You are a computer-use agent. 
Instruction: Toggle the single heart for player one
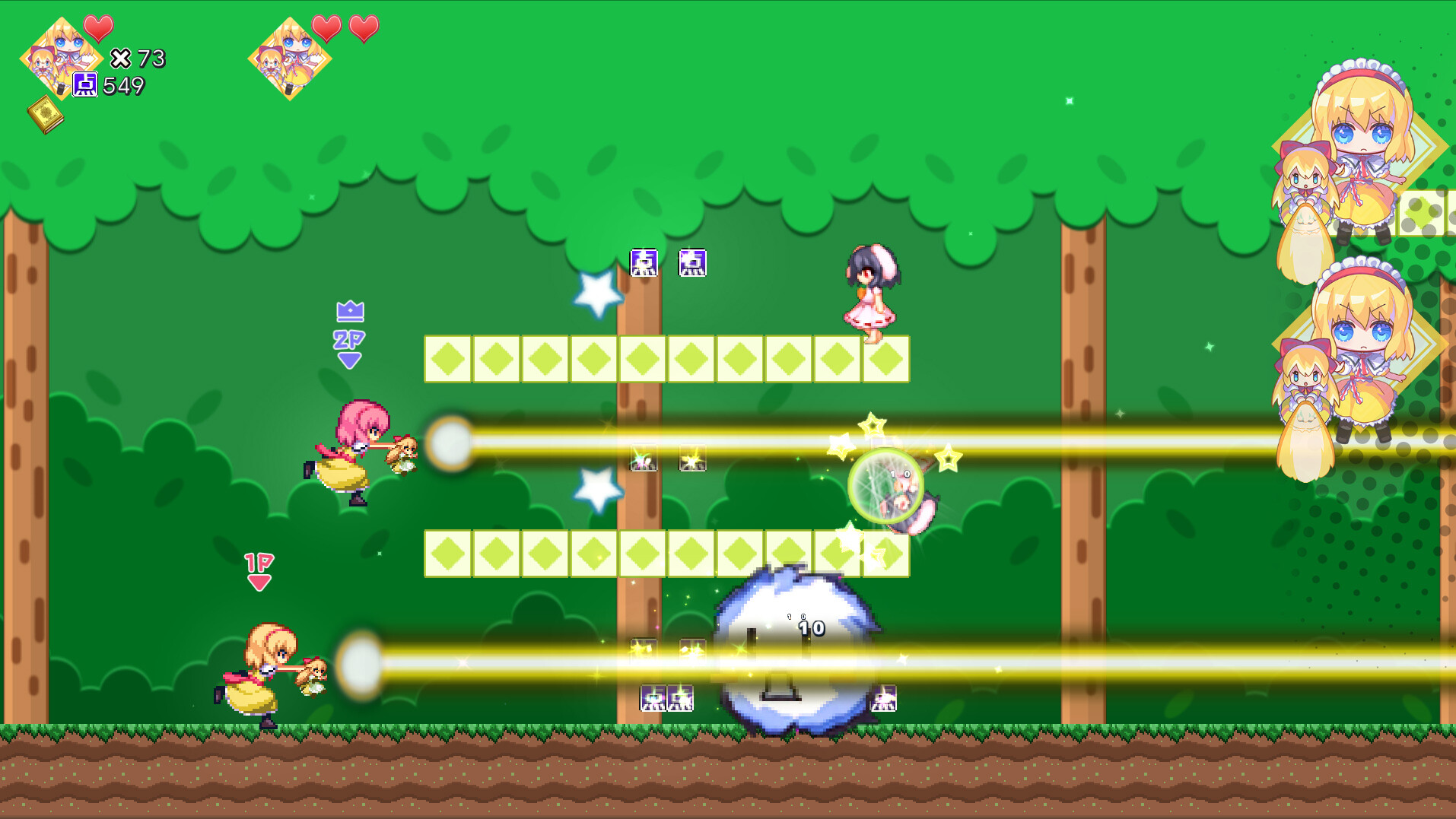point(98,28)
